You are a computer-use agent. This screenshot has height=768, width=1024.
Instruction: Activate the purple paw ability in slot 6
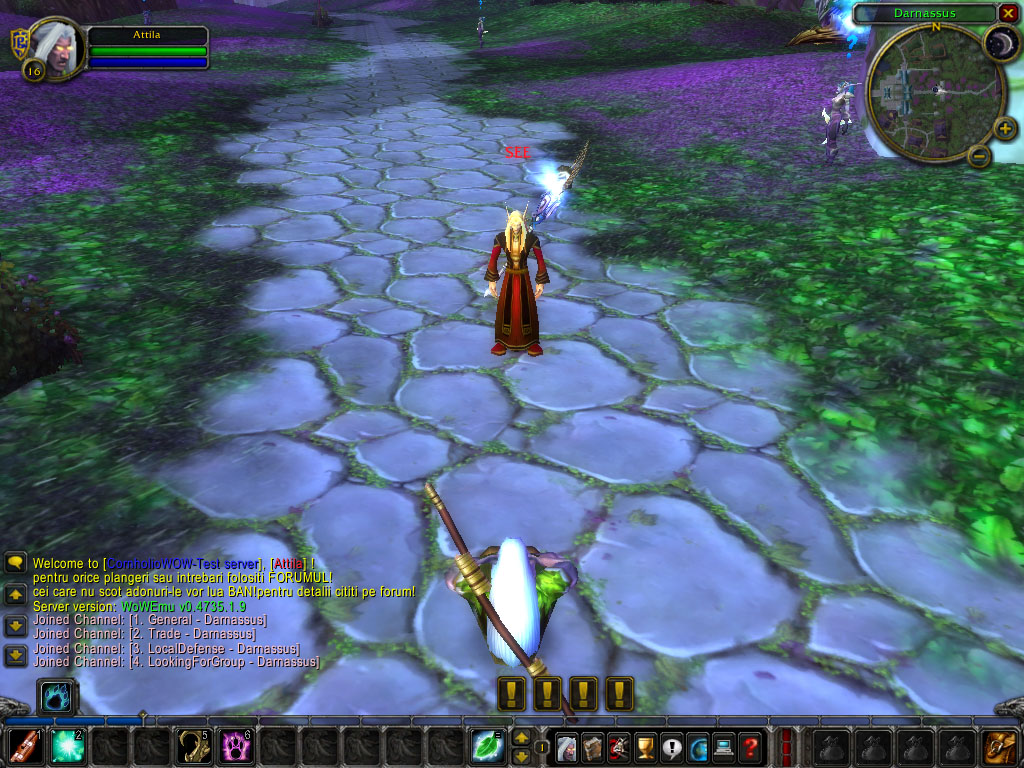point(235,747)
